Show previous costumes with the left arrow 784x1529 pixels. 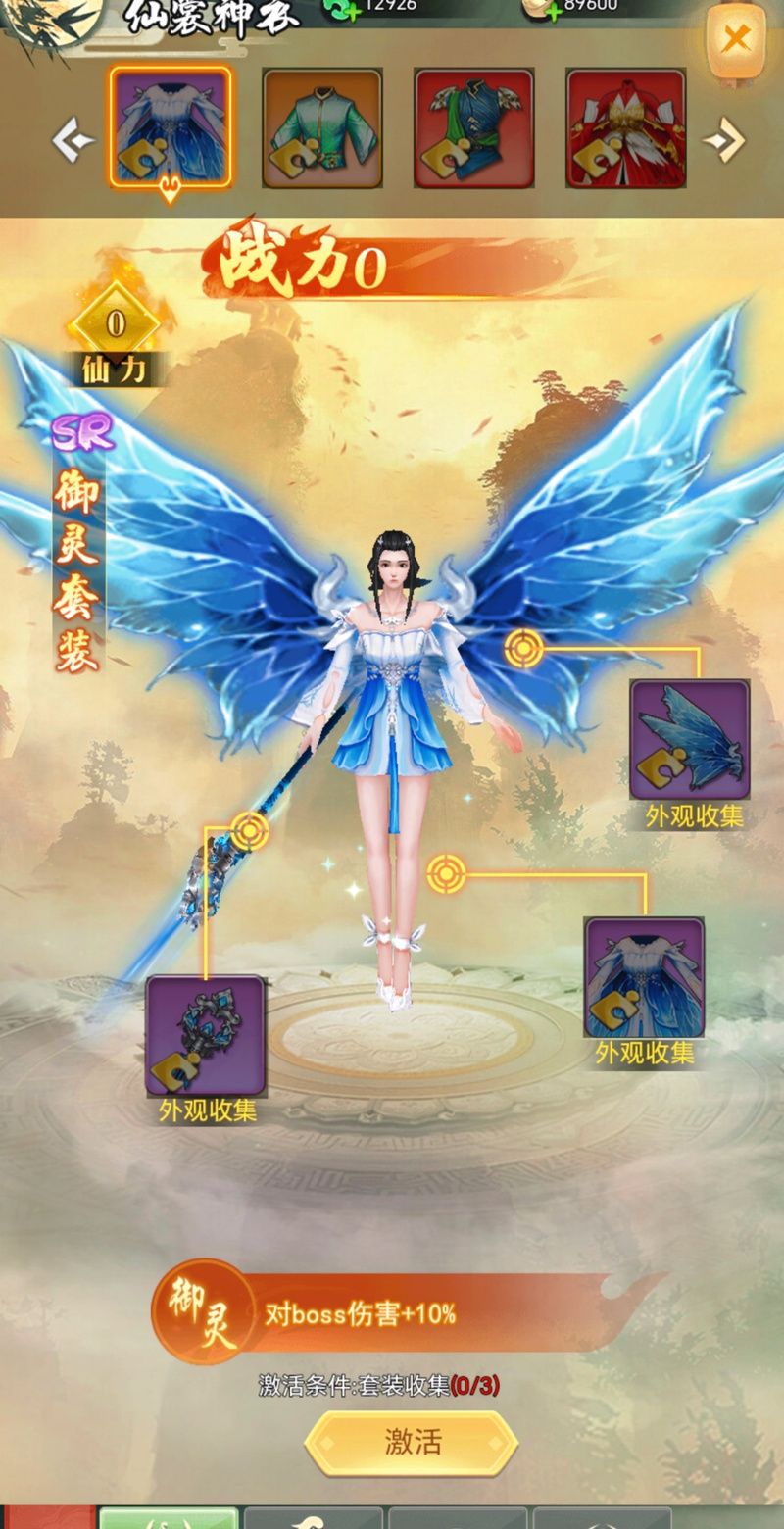[73, 142]
